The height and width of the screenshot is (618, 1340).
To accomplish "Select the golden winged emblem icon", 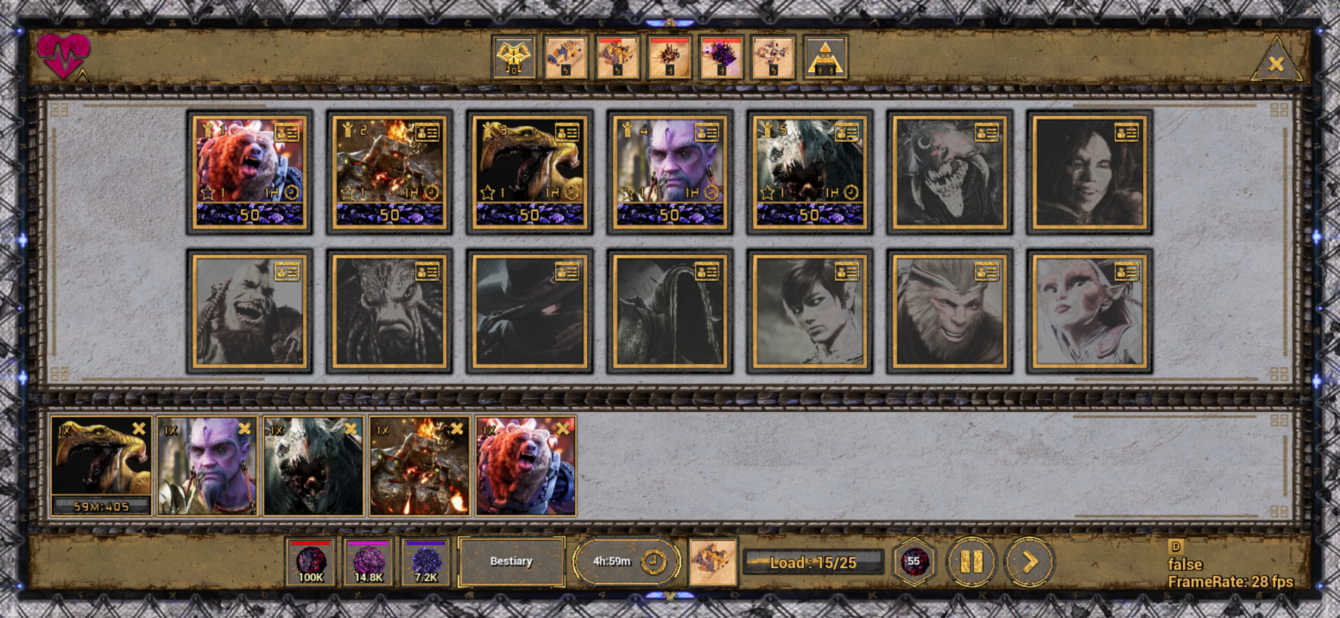I will click(x=514, y=57).
